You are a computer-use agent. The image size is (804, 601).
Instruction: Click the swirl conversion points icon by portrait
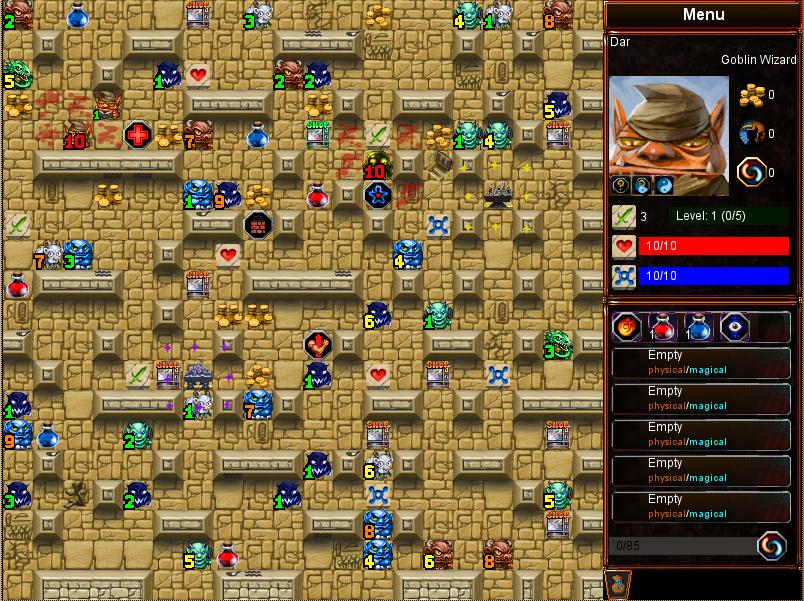[751, 172]
